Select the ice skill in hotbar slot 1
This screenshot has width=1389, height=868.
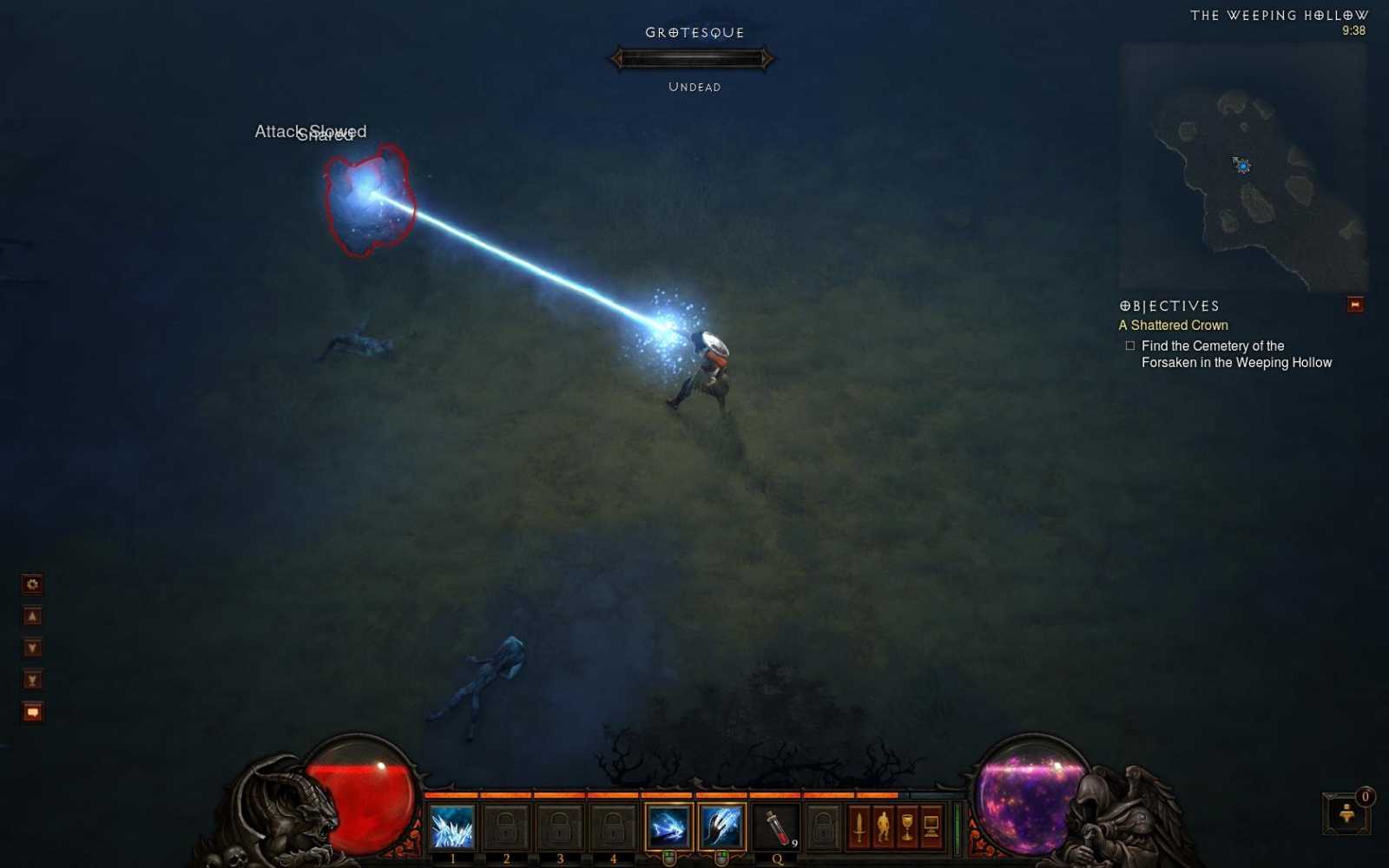point(451,826)
